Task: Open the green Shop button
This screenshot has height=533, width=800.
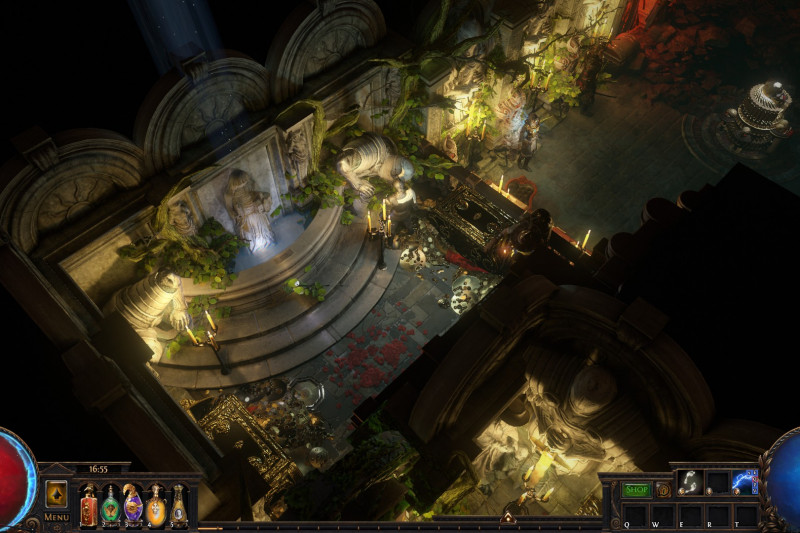Action: 636,490
